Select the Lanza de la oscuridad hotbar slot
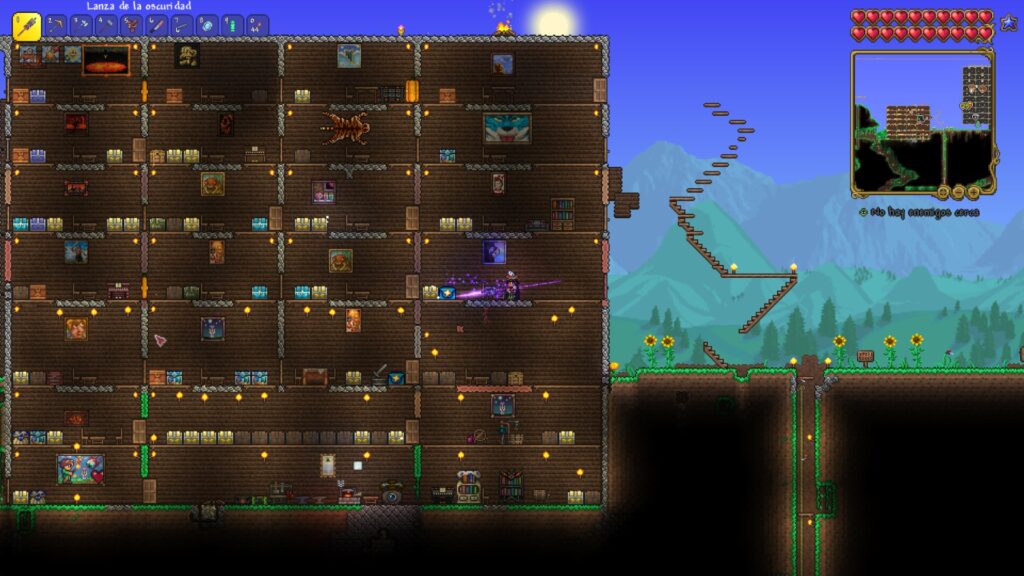Viewport: 1024px width, 576px height. coord(26,26)
